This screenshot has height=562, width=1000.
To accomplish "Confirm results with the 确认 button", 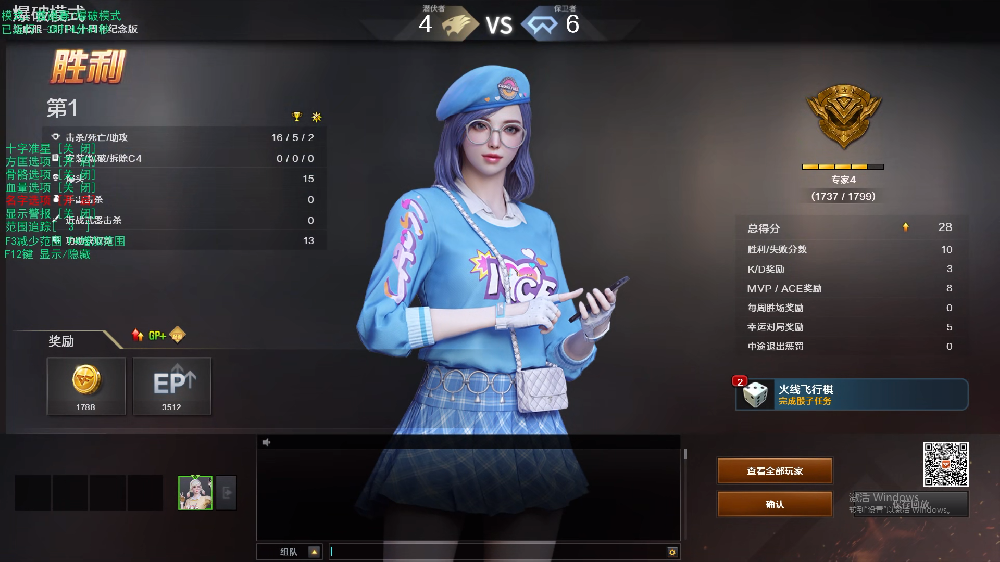I will click(774, 504).
